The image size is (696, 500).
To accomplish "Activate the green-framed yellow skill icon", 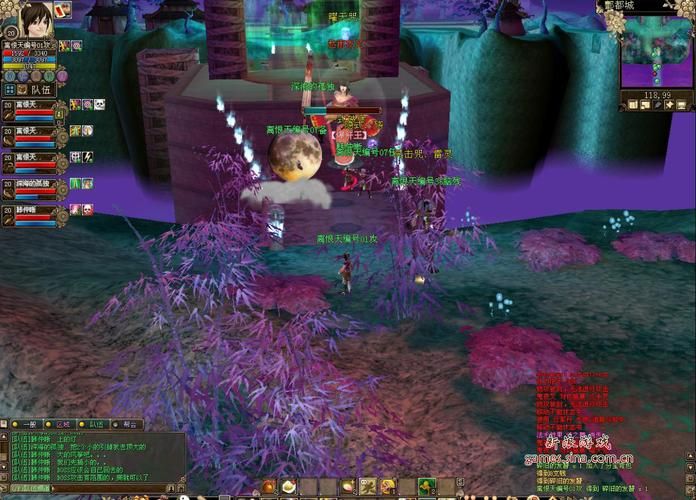I will point(427,487).
